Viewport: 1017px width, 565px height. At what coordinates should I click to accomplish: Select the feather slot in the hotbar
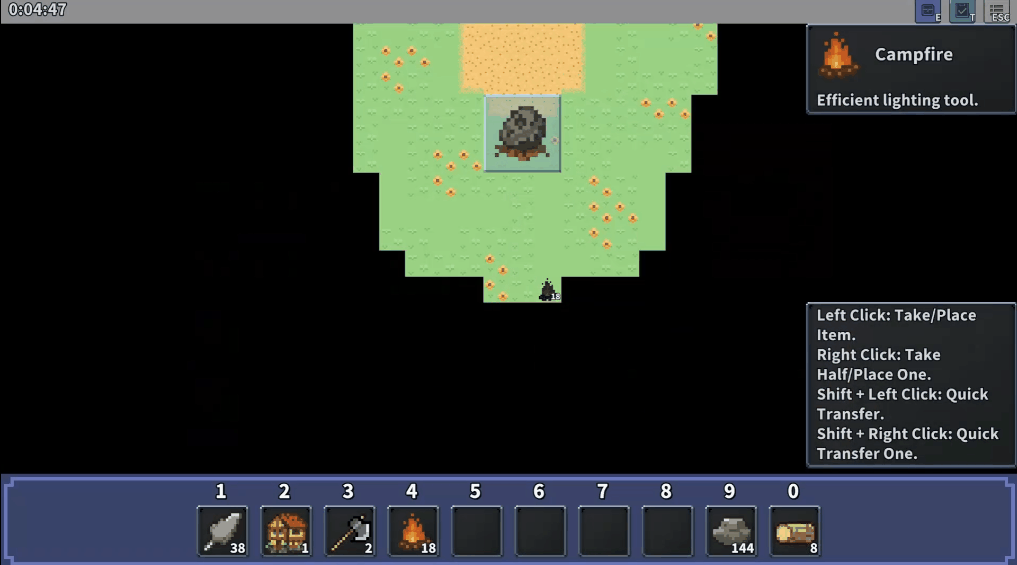[222, 531]
